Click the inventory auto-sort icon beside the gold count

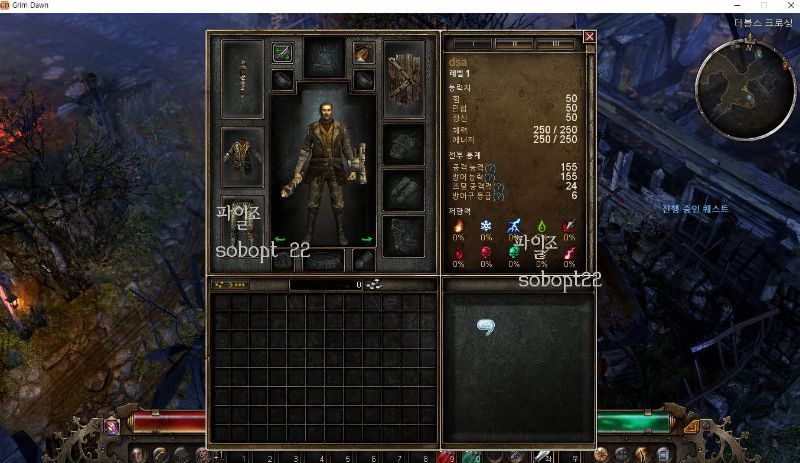373,285
